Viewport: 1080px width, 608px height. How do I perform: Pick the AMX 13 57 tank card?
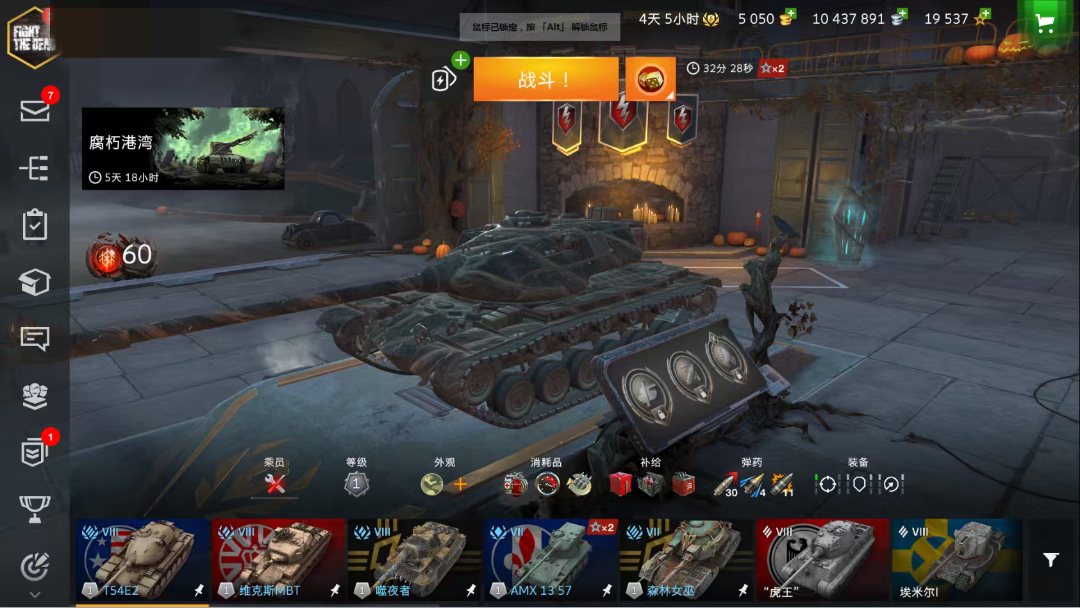551,560
